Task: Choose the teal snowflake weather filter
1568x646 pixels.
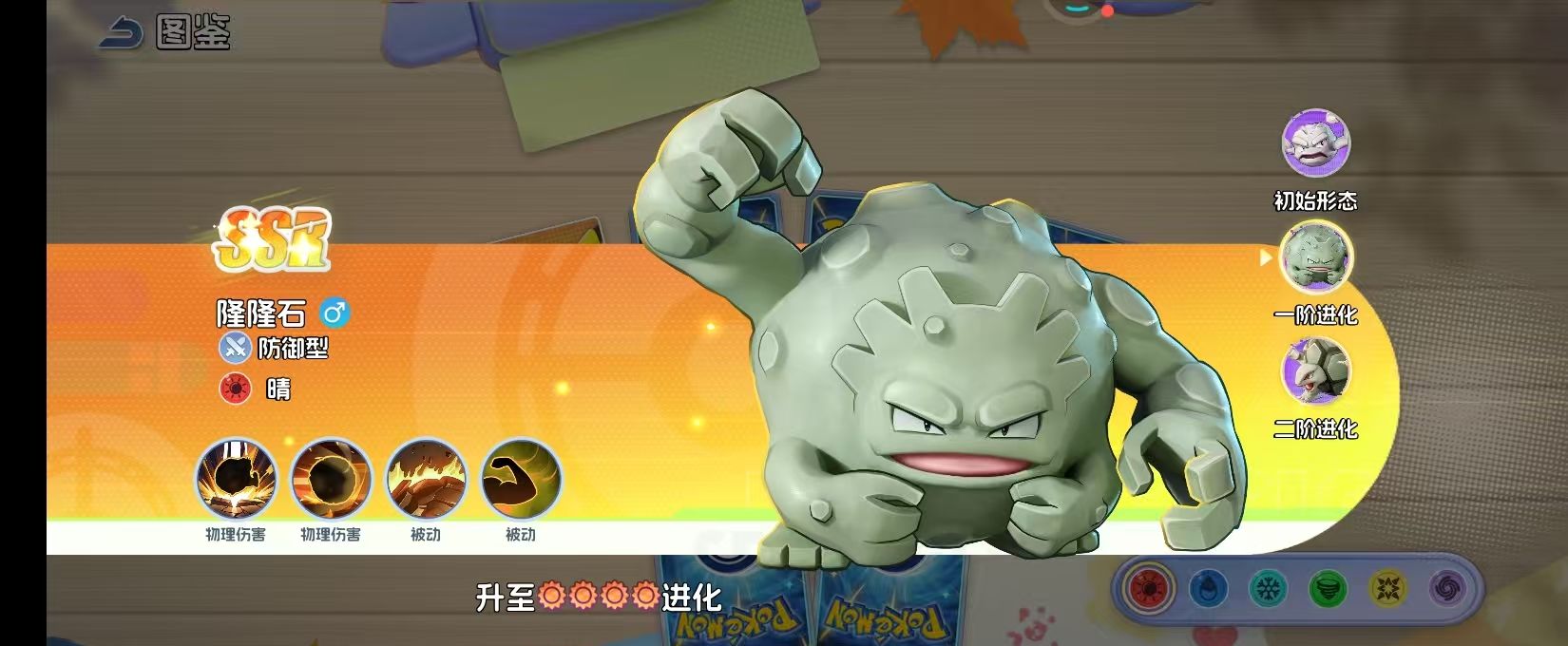Action: [x=1267, y=589]
